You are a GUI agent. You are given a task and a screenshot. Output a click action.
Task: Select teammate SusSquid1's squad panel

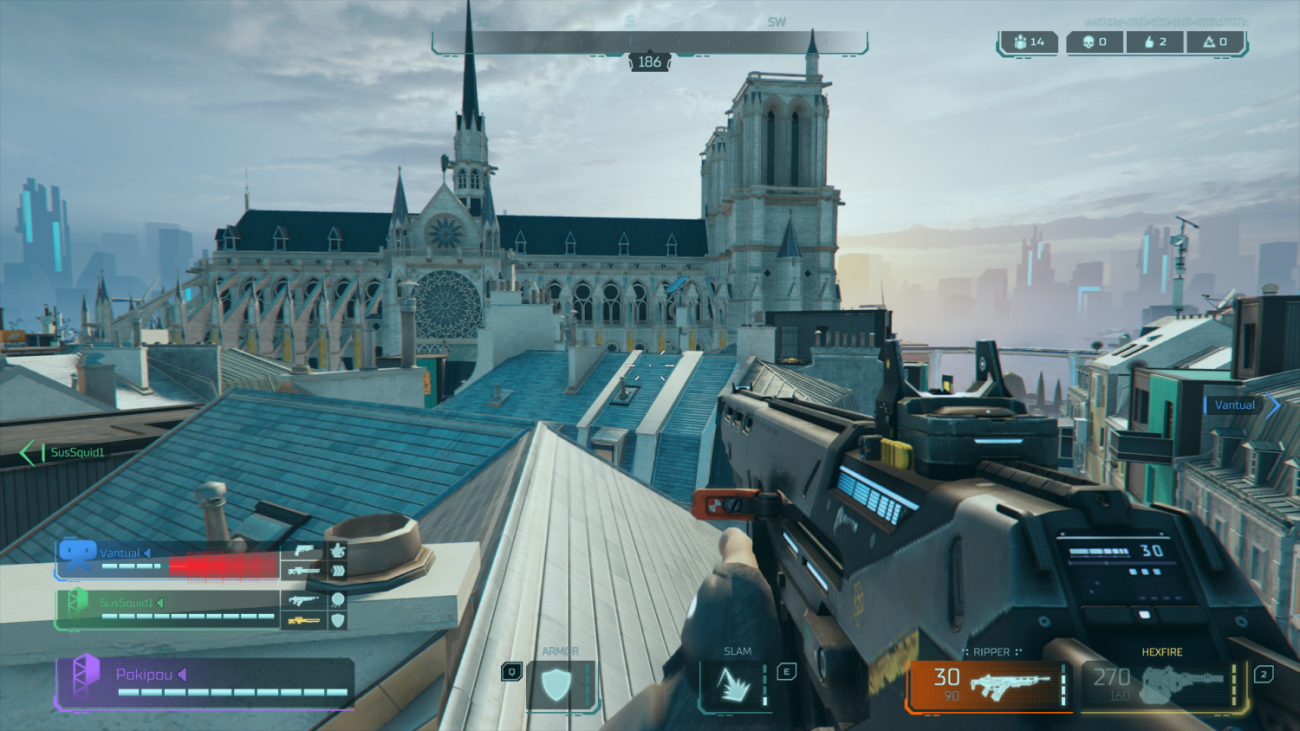pos(167,609)
